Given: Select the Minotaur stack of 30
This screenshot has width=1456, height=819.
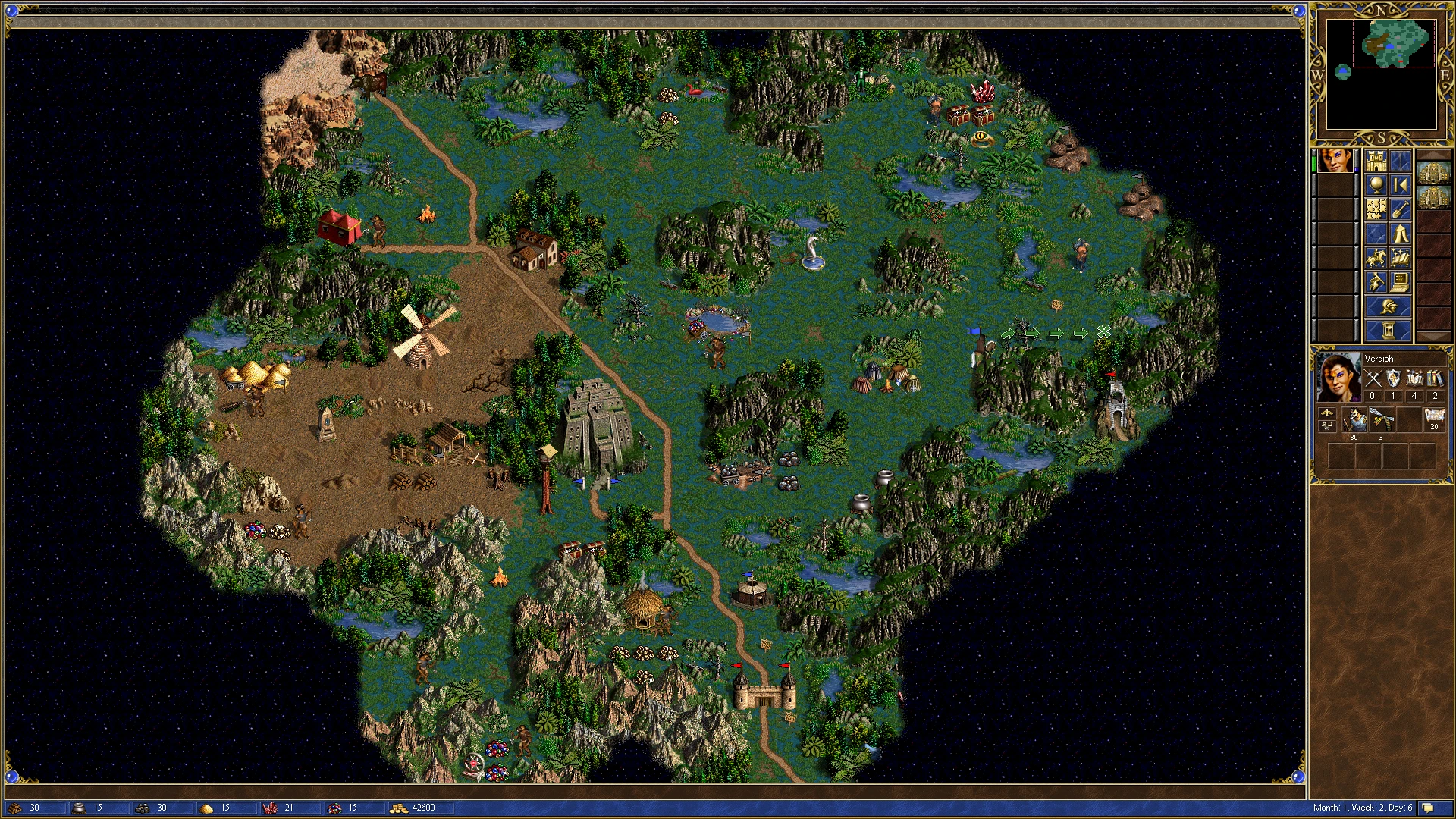Looking at the screenshot, I should (x=1354, y=419).
